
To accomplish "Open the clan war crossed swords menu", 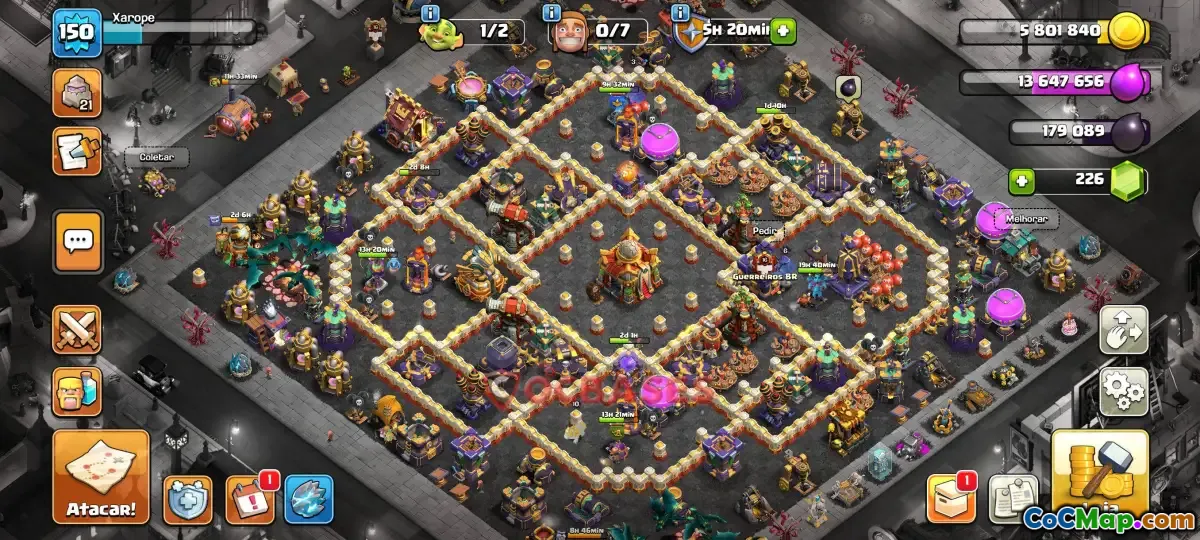I will pos(77,331).
